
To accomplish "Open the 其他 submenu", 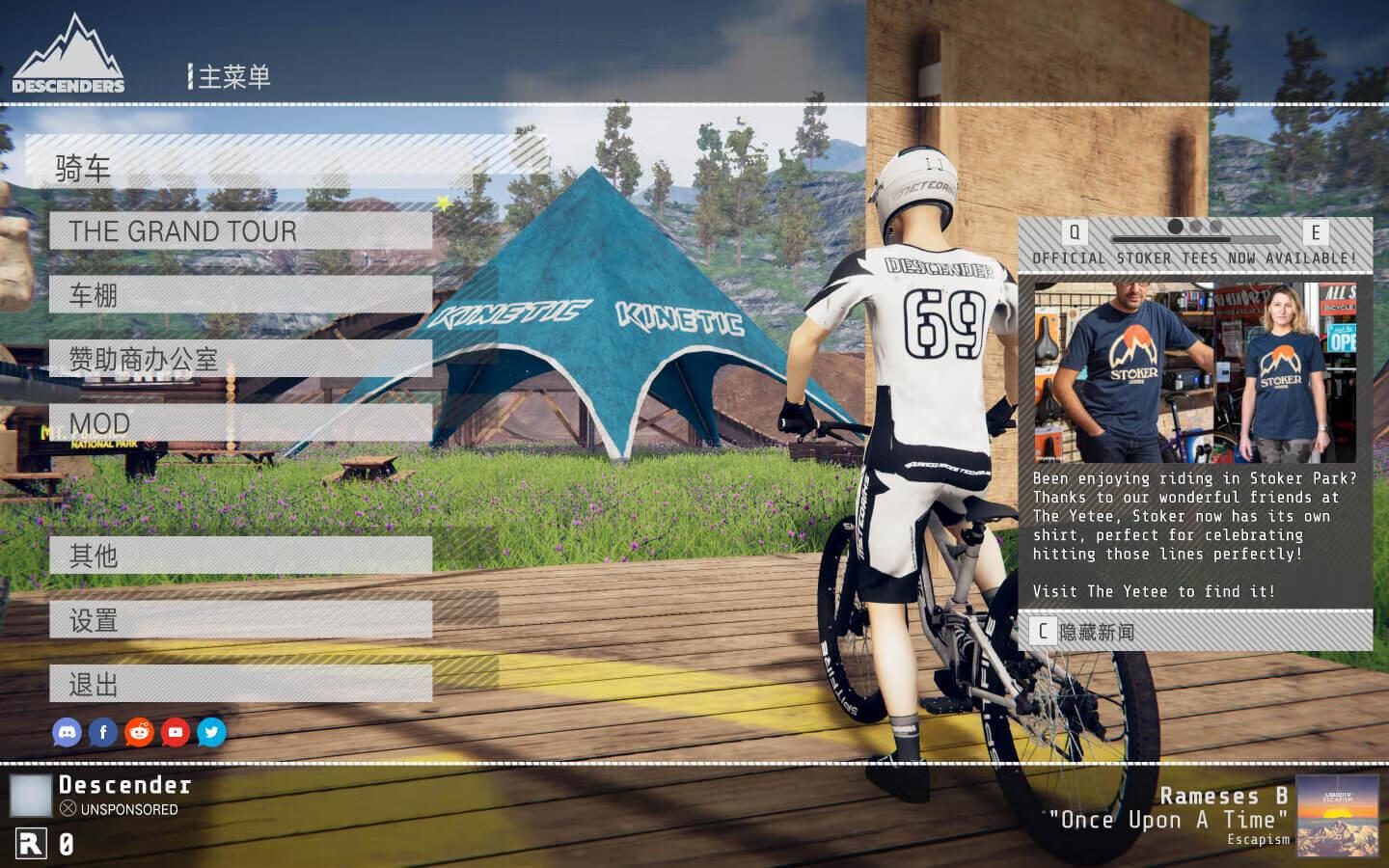I will click(x=240, y=556).
